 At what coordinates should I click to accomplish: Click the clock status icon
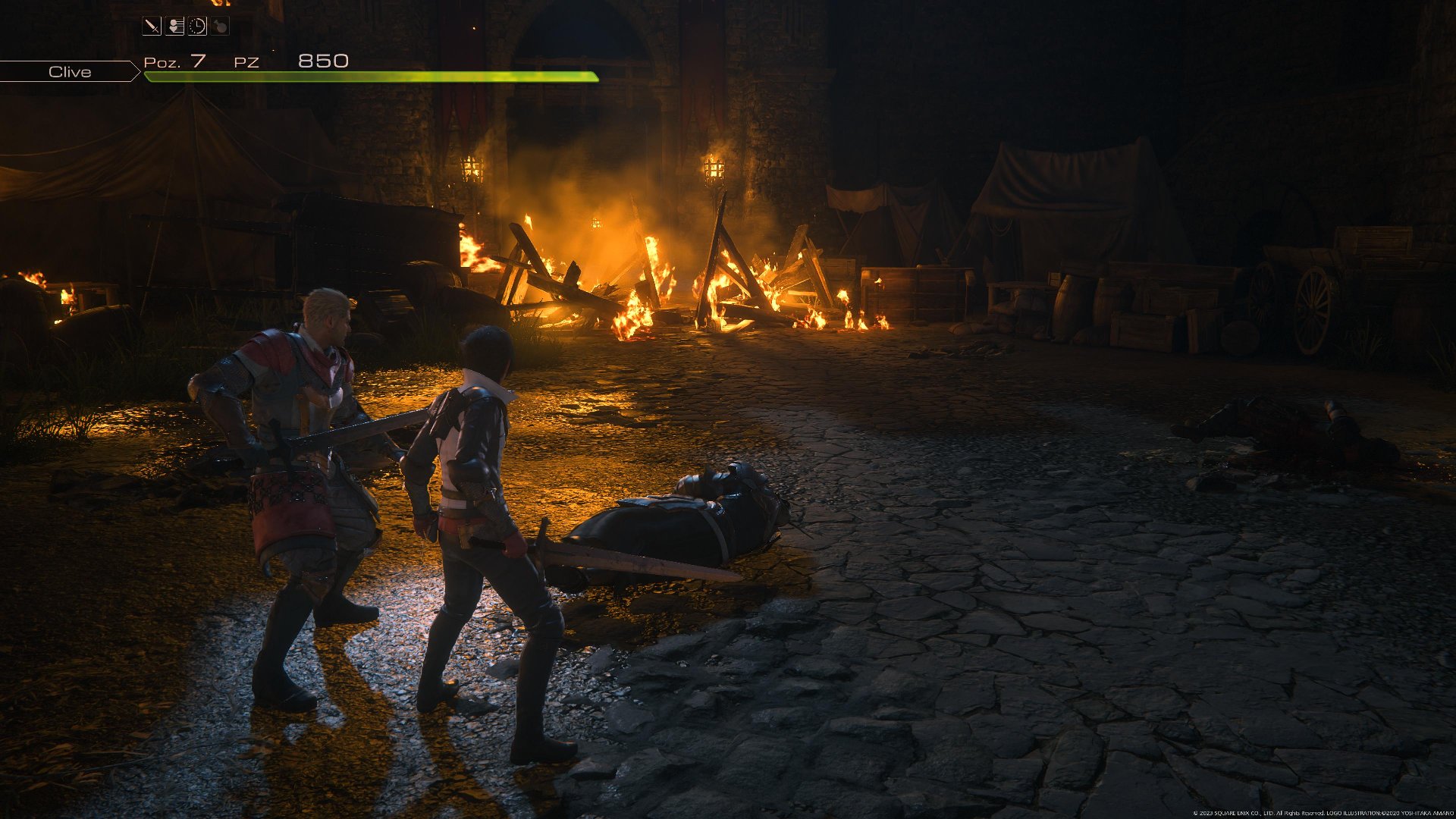pyautogui.click(x=197, y=27)
